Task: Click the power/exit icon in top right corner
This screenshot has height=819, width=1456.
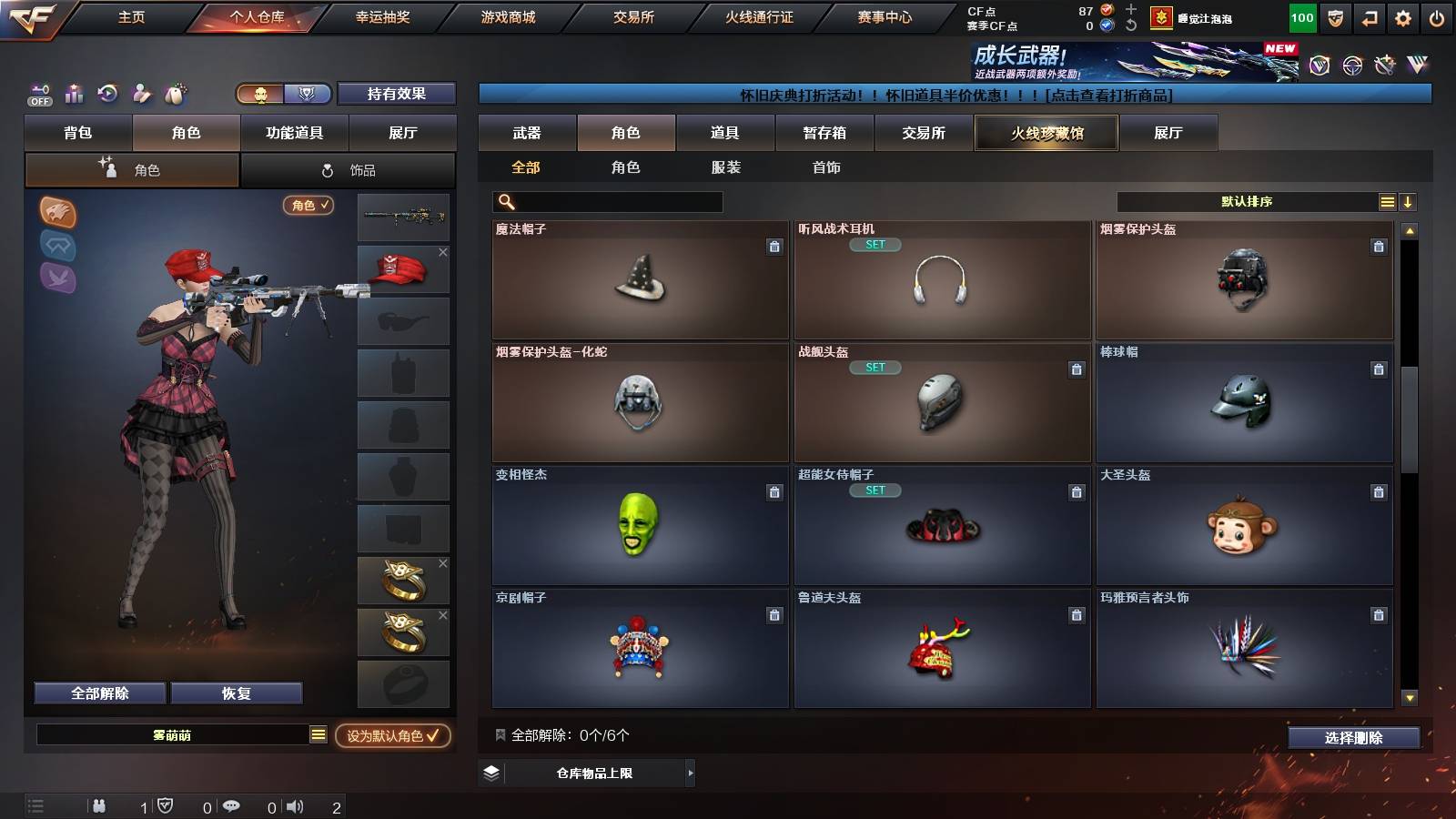Action: coord(1438,16)
